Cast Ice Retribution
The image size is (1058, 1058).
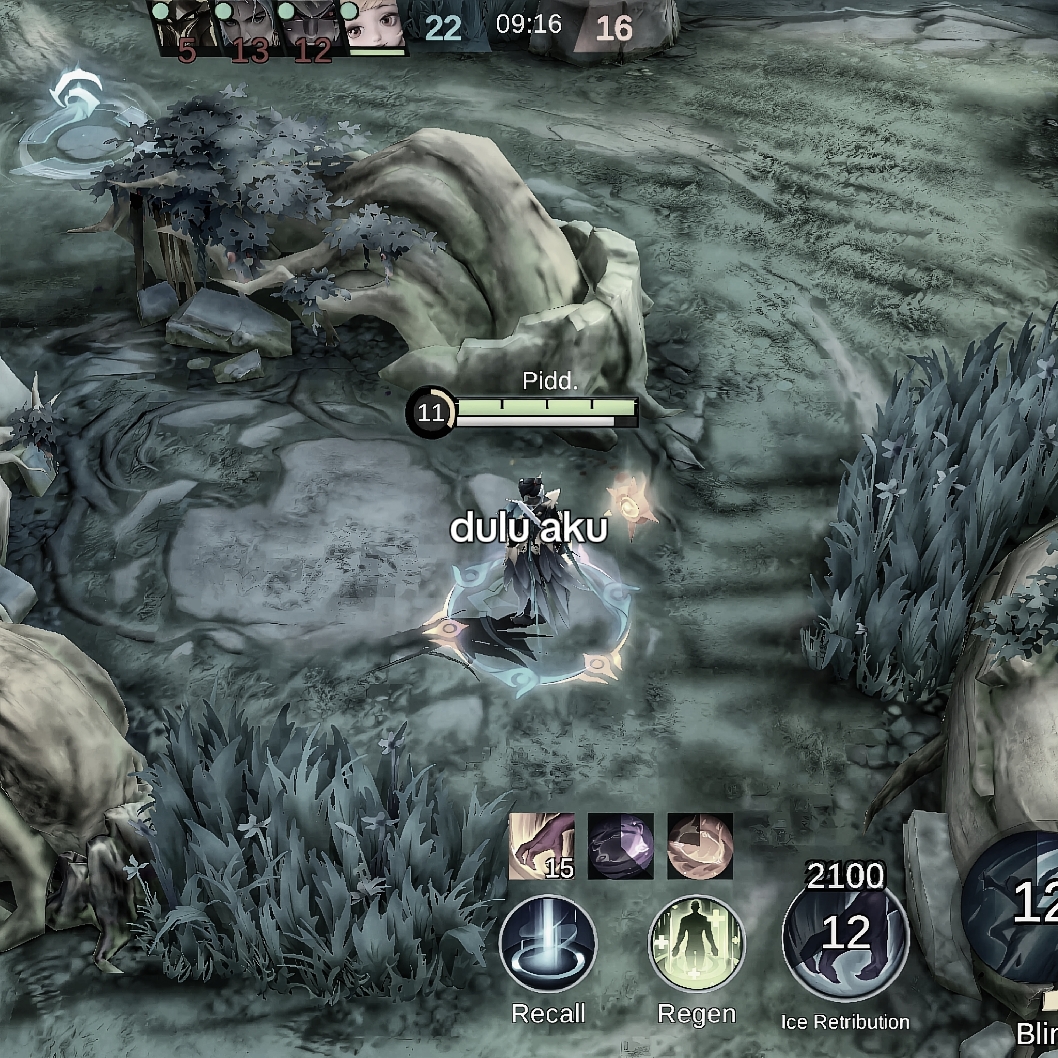pos(845,932)
